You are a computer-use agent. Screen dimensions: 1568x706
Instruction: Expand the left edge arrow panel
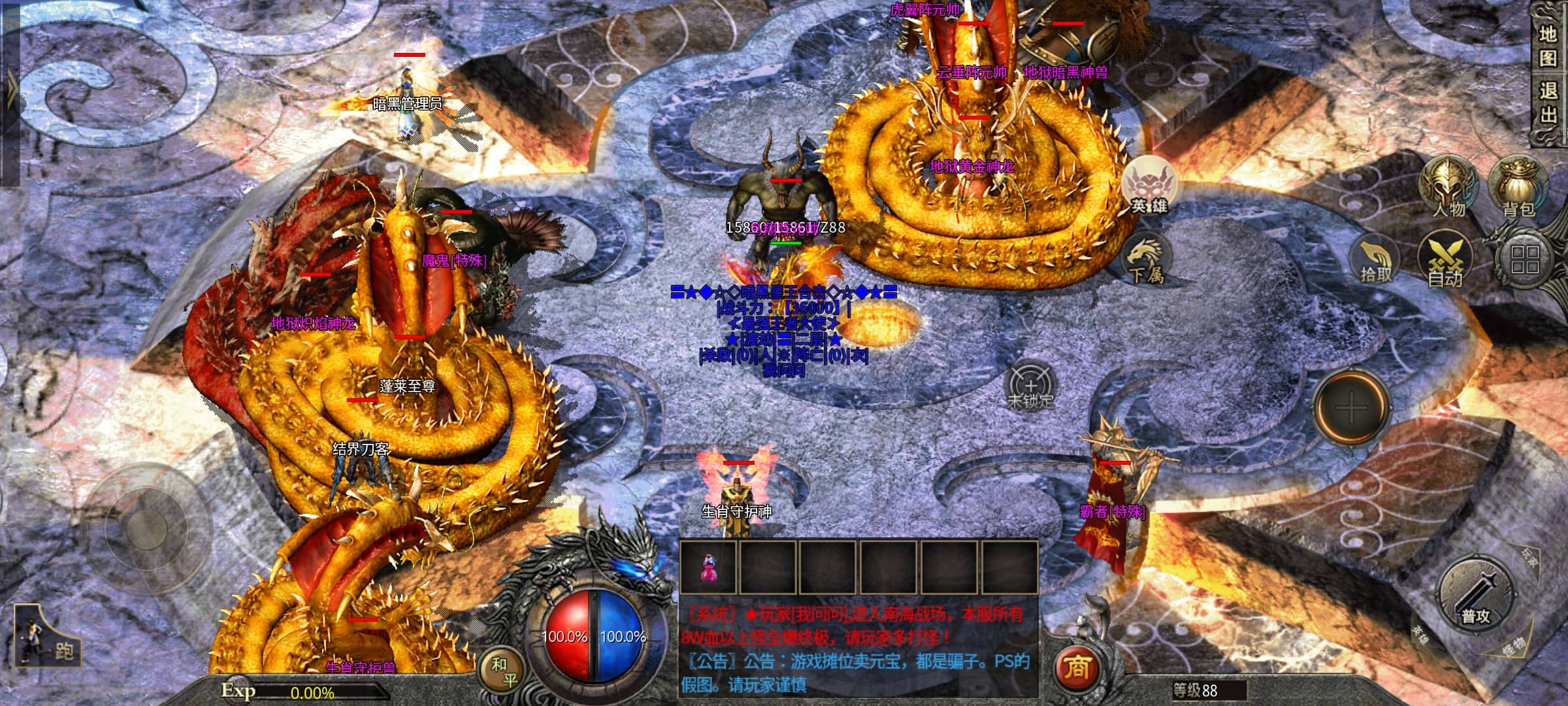[x=11, y=92]
